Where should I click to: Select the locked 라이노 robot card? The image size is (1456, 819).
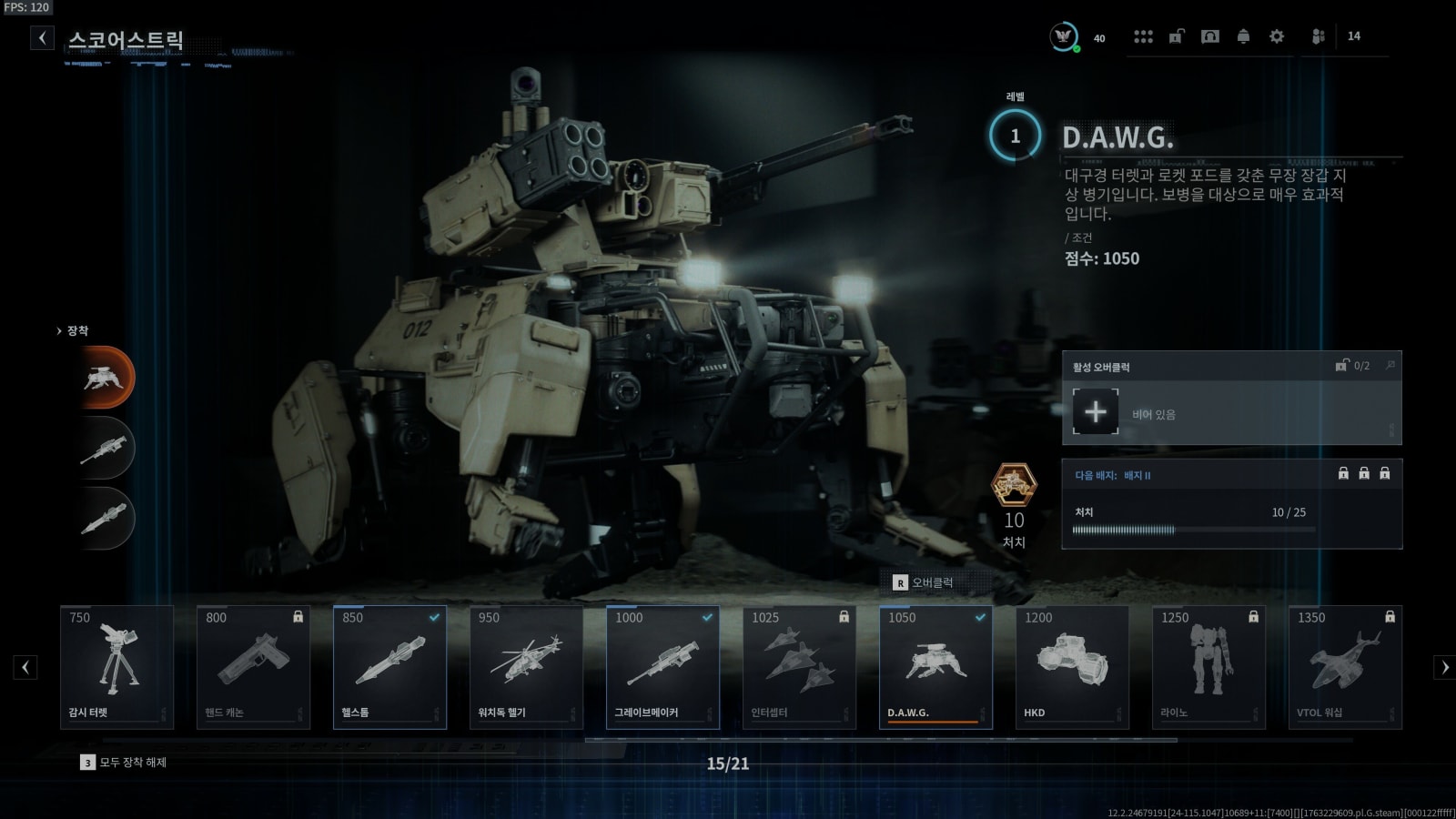(x=1208, y=667)
